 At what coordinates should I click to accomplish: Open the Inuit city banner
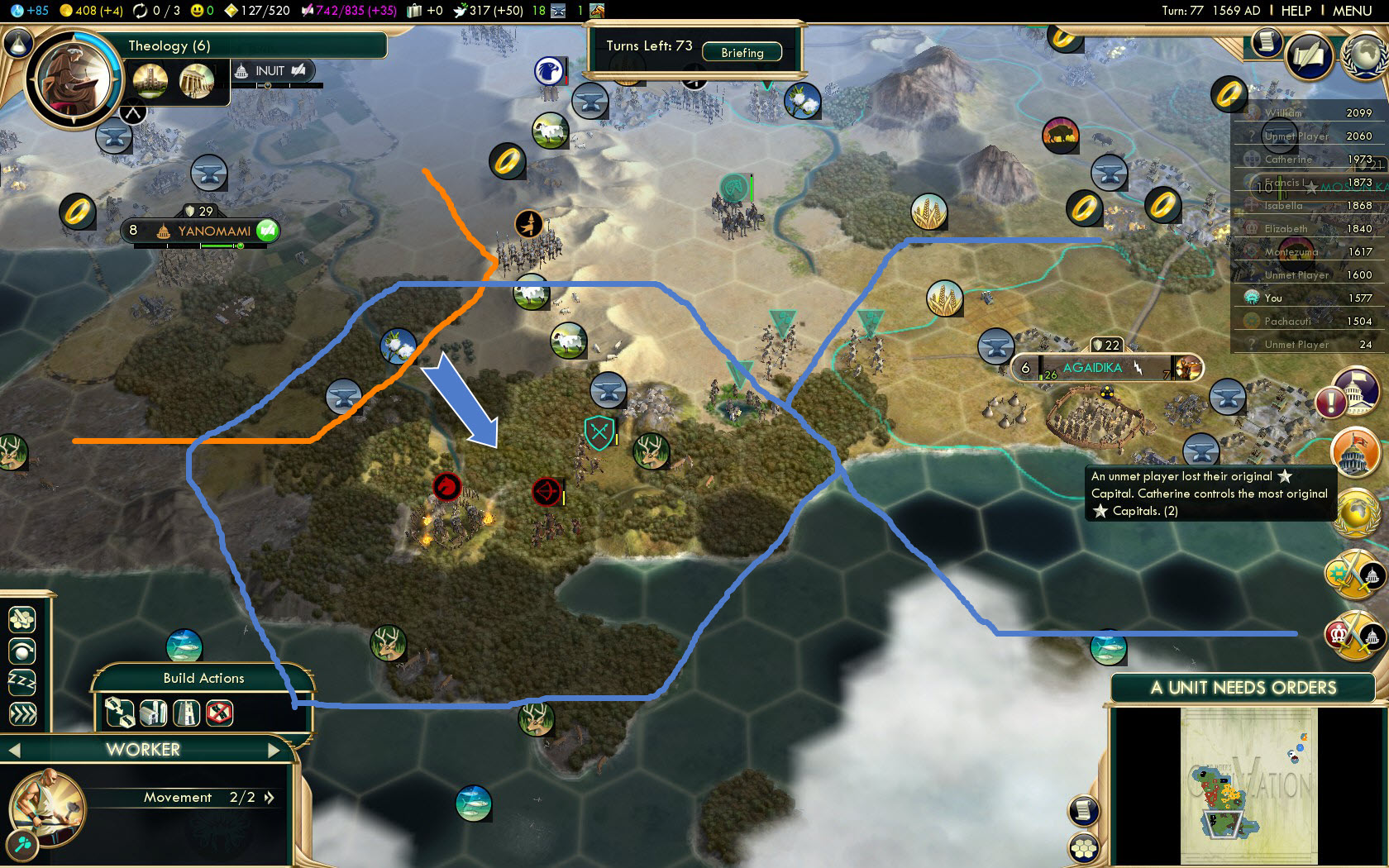(270, 71)
